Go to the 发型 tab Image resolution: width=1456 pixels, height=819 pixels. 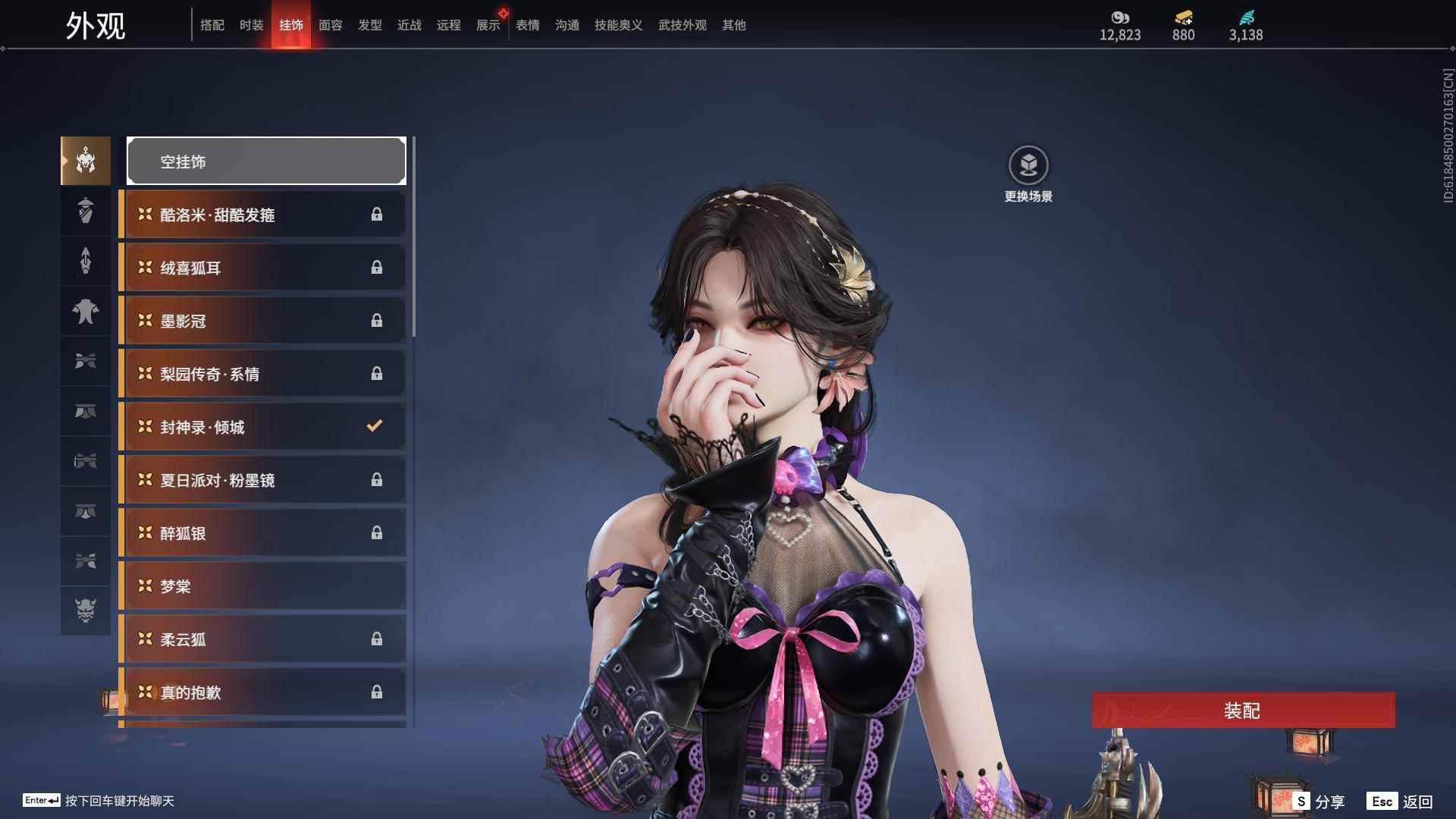(369, 25)
